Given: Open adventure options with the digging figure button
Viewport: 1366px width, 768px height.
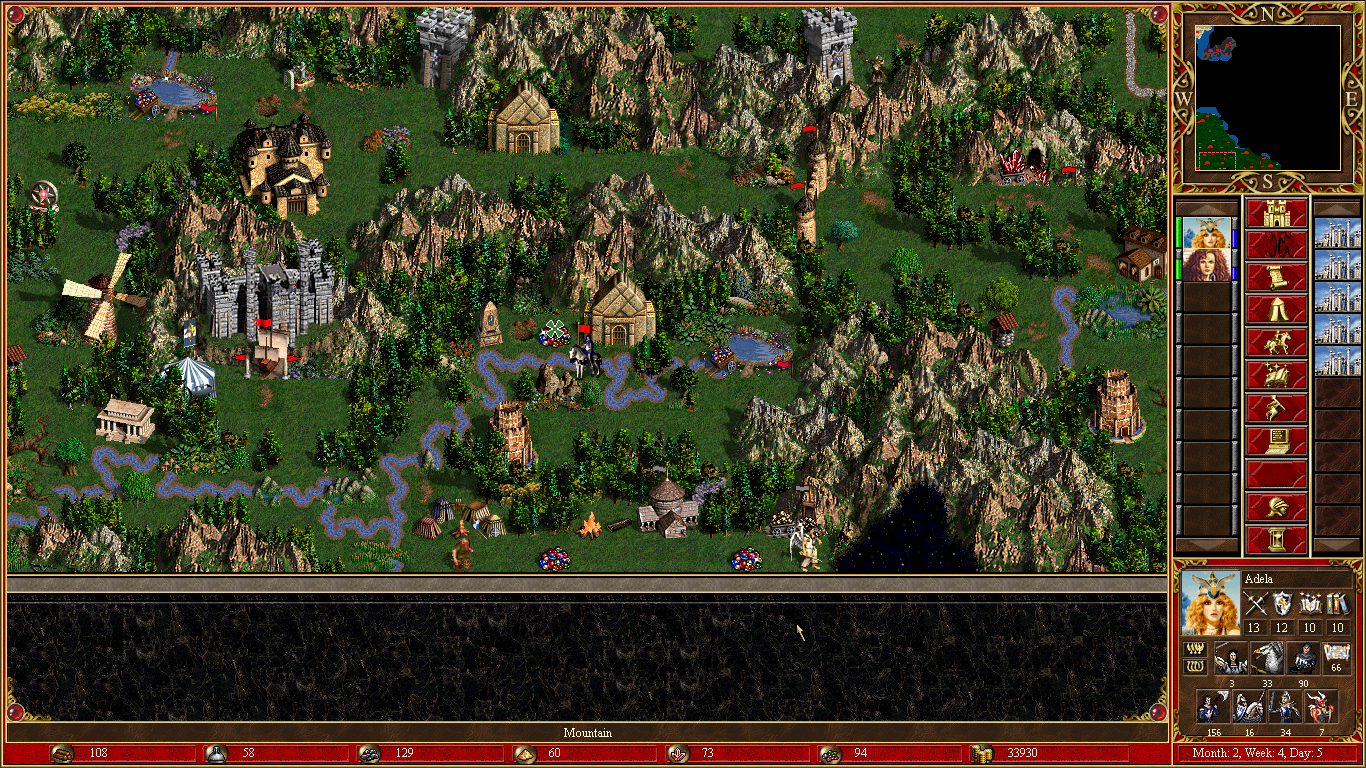Looking at the screenshot, I should pyautogui.click(x=1276, y=408).
